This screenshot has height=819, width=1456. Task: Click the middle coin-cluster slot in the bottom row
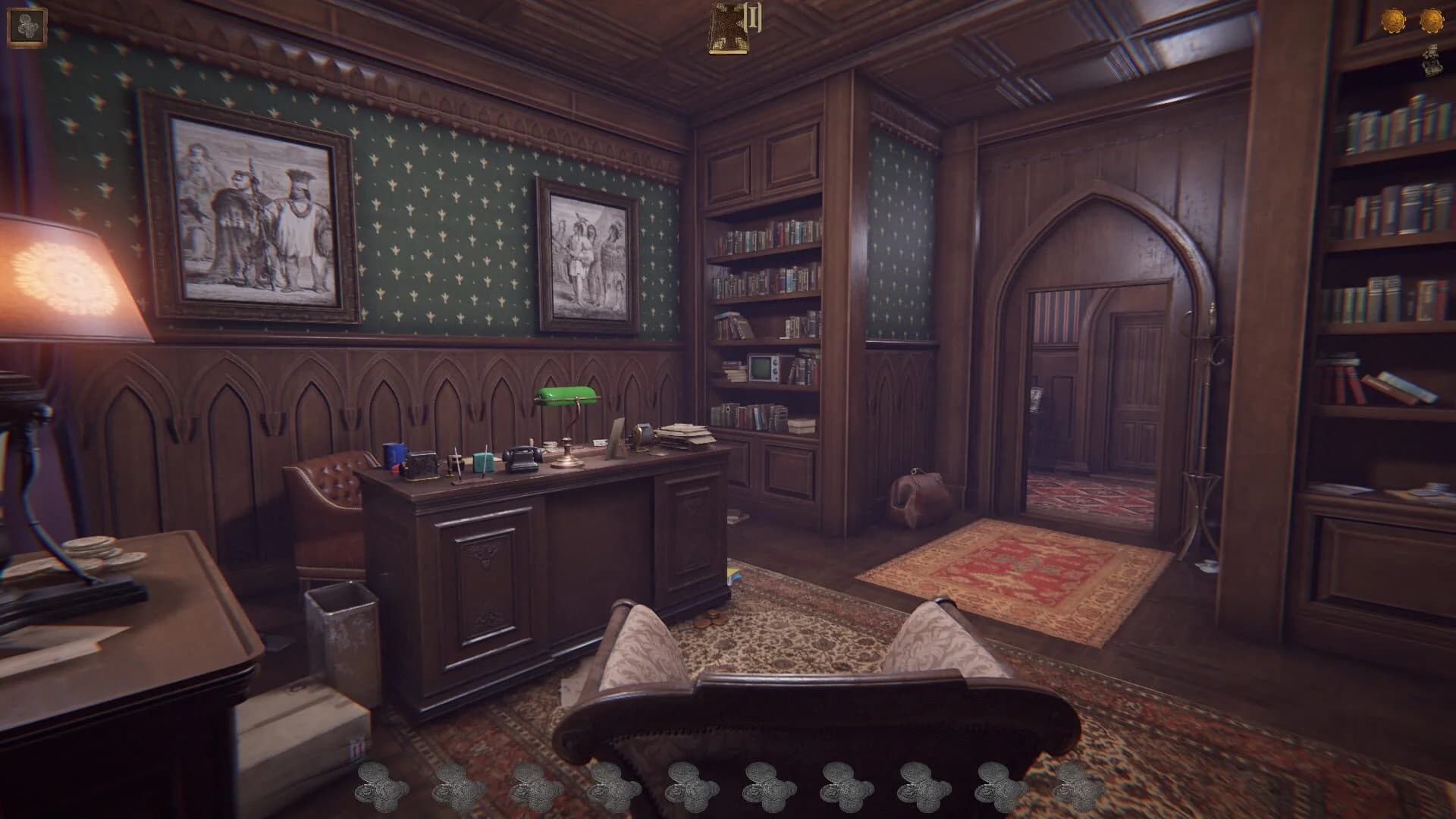pos(689,789)
